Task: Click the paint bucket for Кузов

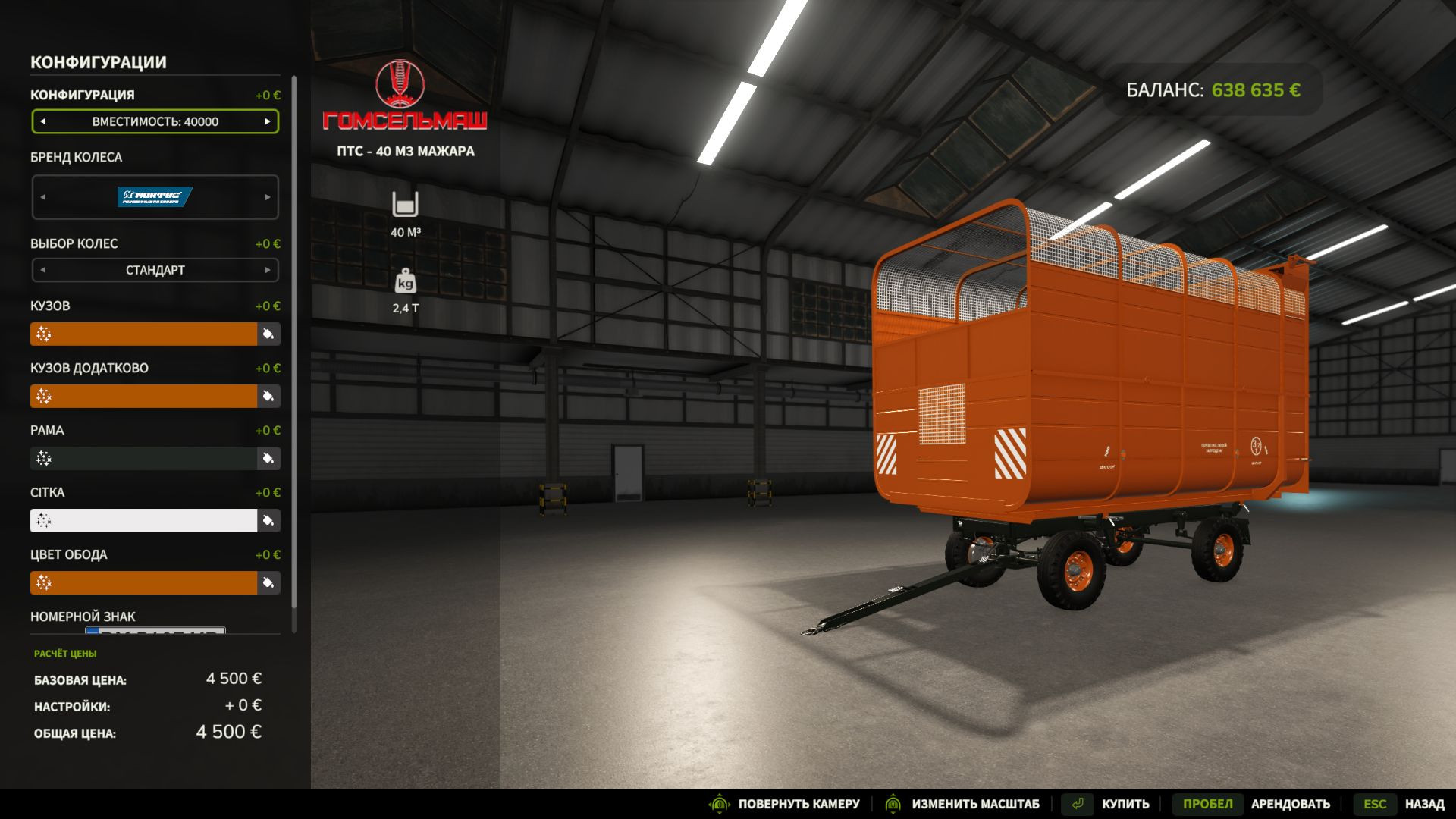Action: point(268,334)
